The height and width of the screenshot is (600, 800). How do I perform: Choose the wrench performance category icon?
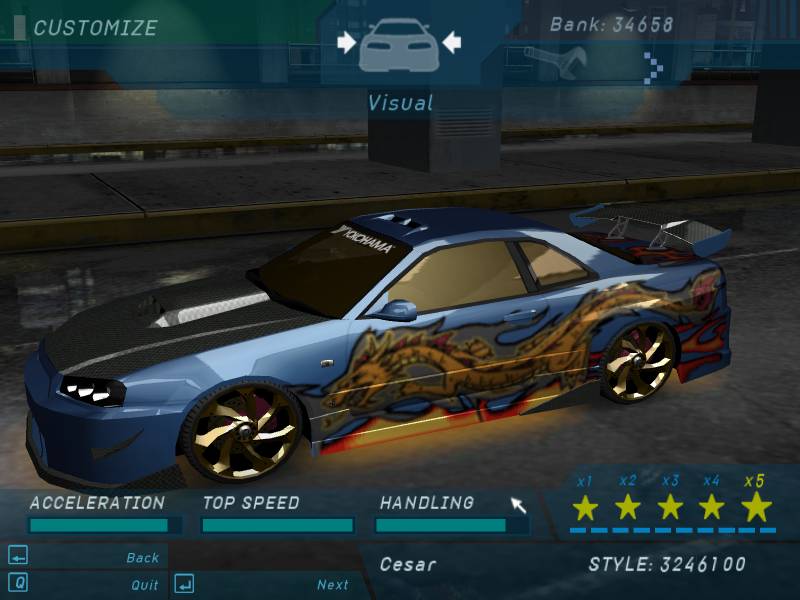557,61
